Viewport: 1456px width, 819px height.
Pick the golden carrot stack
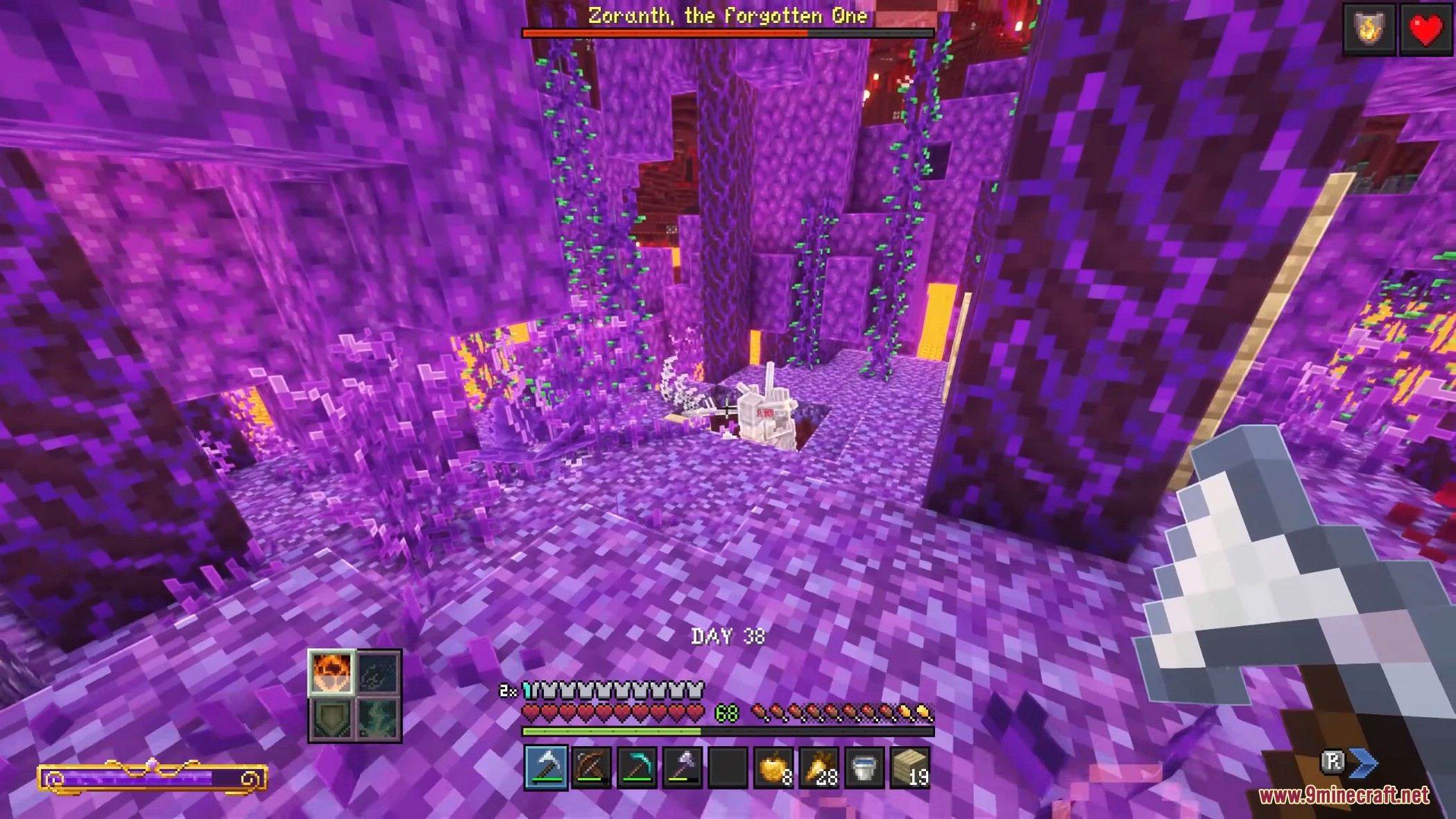click(x=819, y=767)
